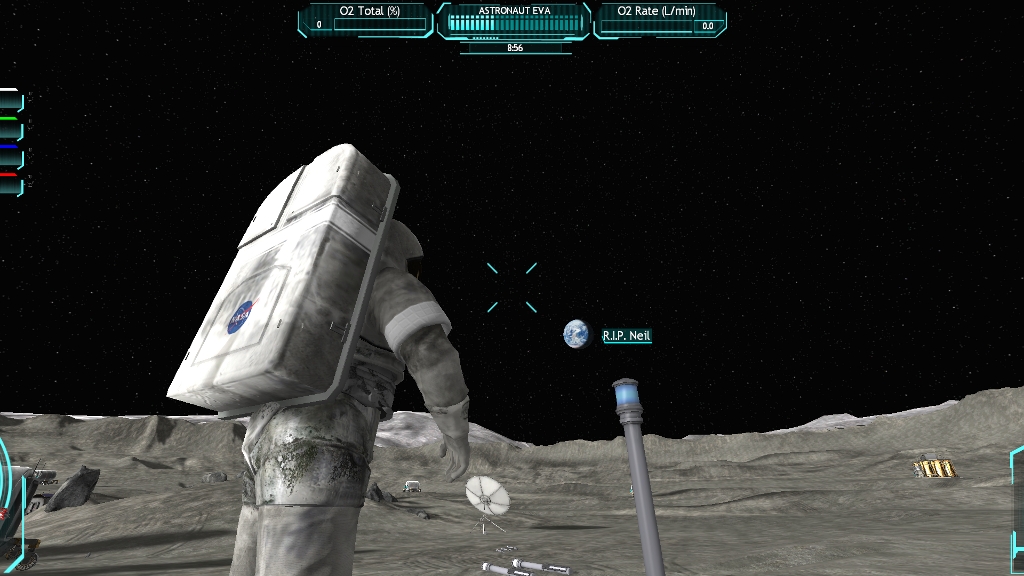Click the R.I.P. Neil player name tag
1024x576 pixels.
[626, 336]
